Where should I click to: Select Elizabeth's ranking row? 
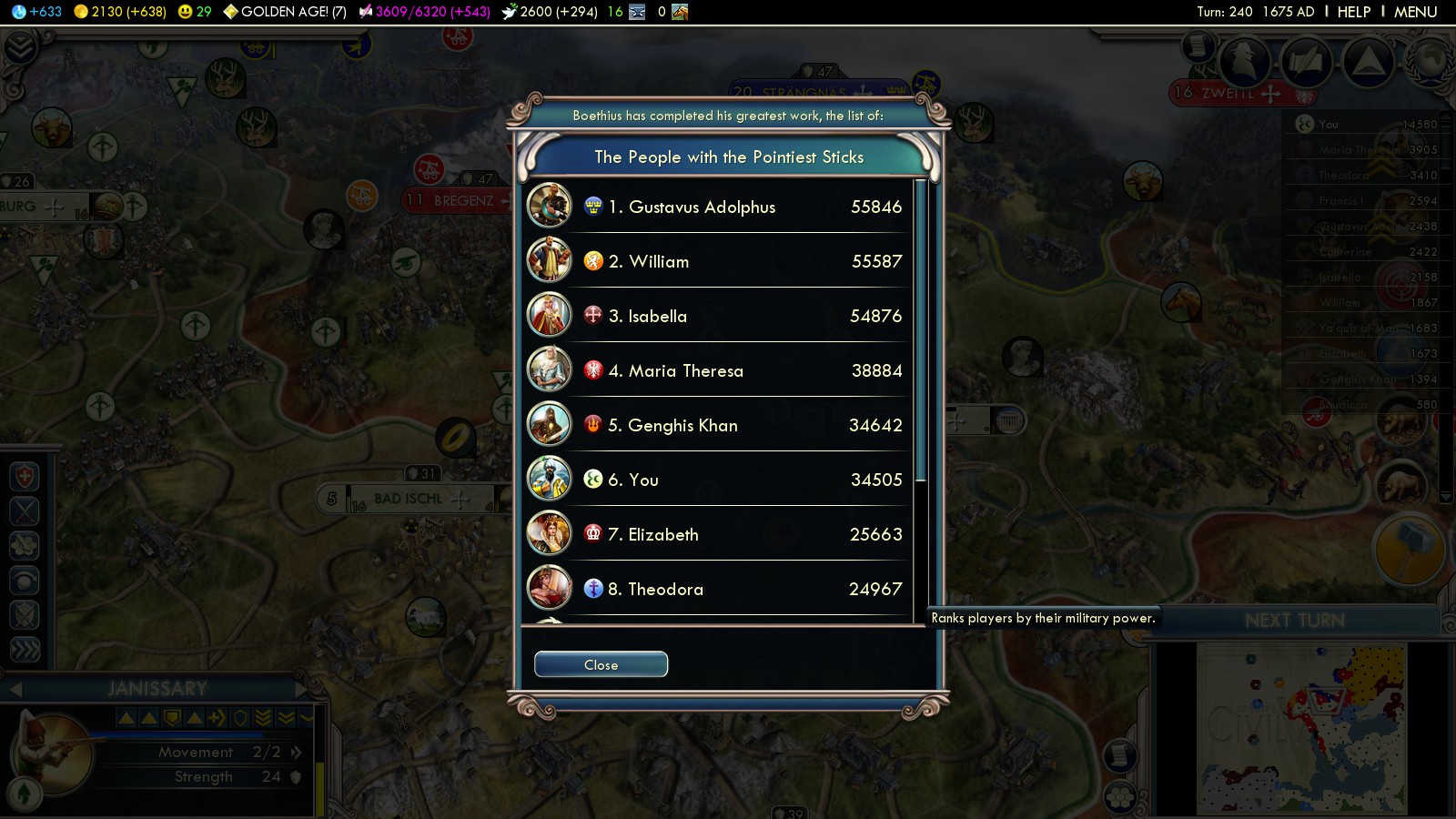click(x=717, y=534)
